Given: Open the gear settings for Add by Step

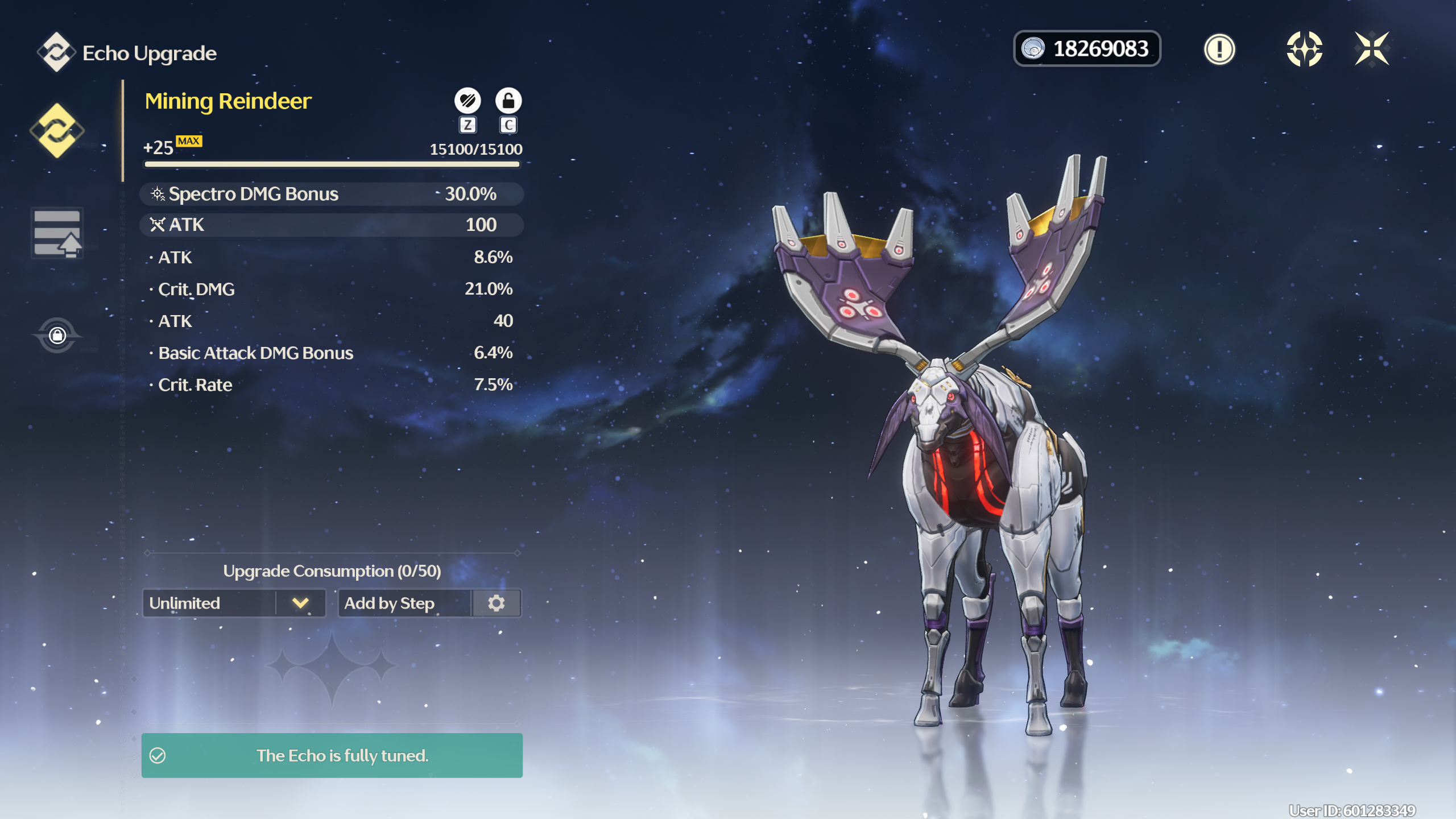Looking at the screenshot, I should [x=497, y=603].
